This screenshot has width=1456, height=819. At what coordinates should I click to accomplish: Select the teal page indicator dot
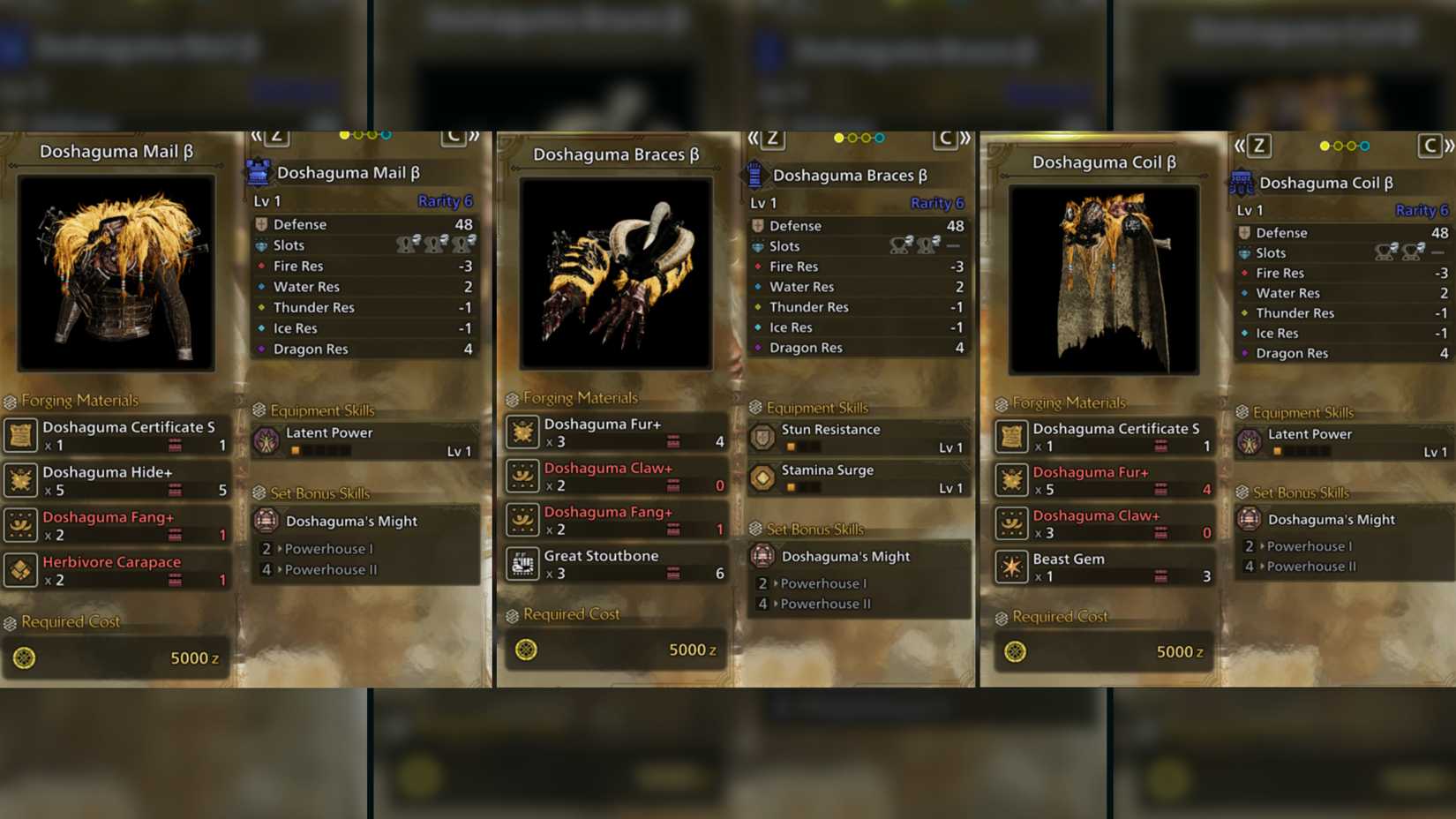[386, 137]
